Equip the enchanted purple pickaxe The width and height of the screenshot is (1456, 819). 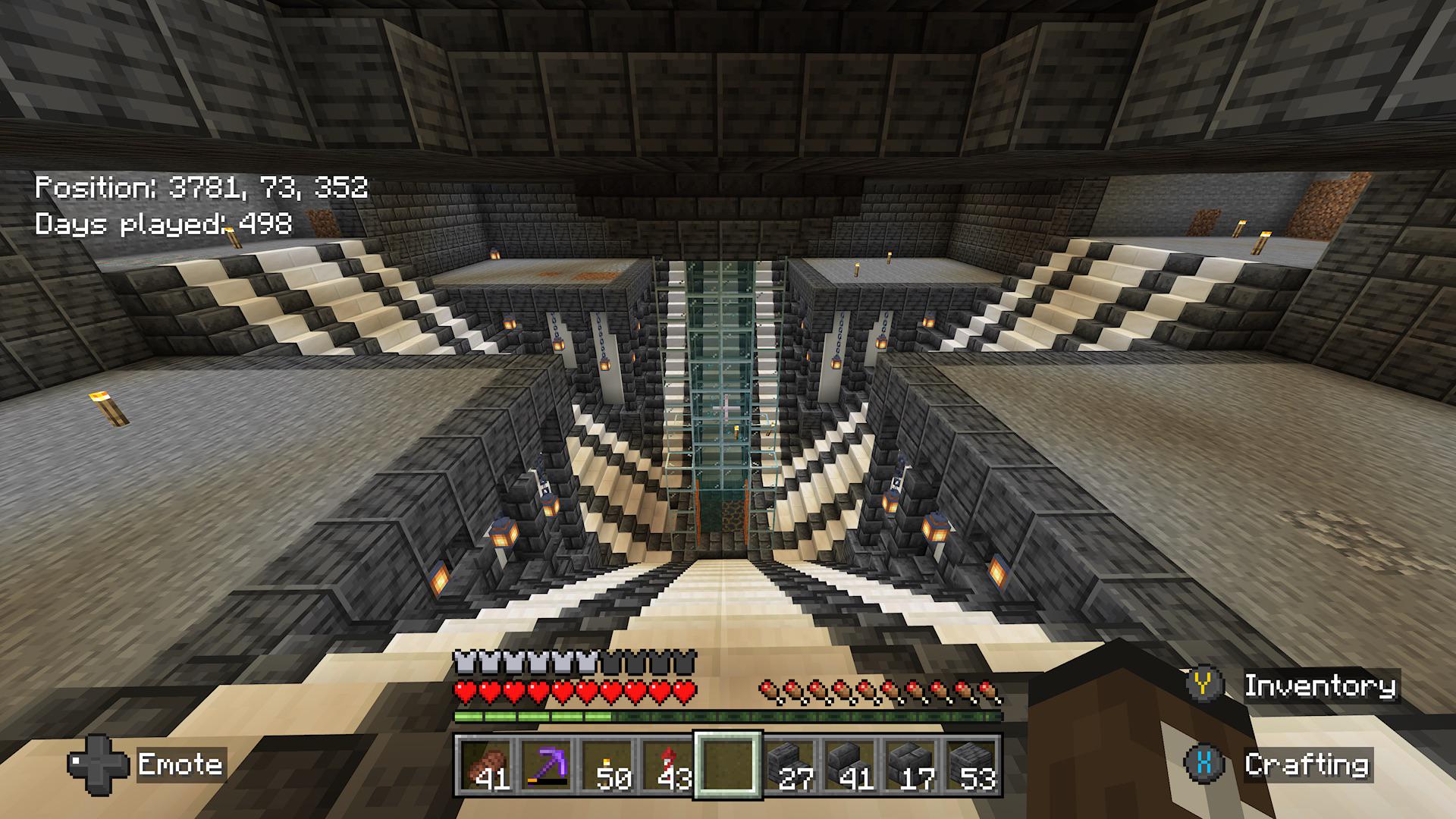point(546,765)
